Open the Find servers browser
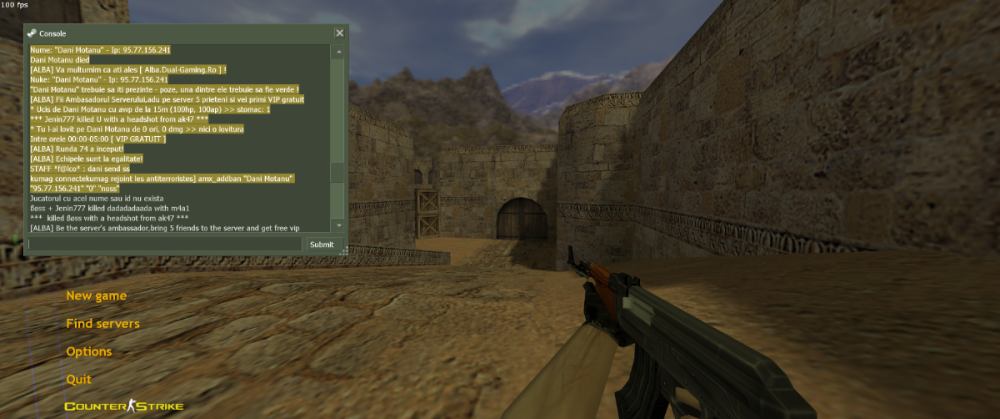 [103, 324]
